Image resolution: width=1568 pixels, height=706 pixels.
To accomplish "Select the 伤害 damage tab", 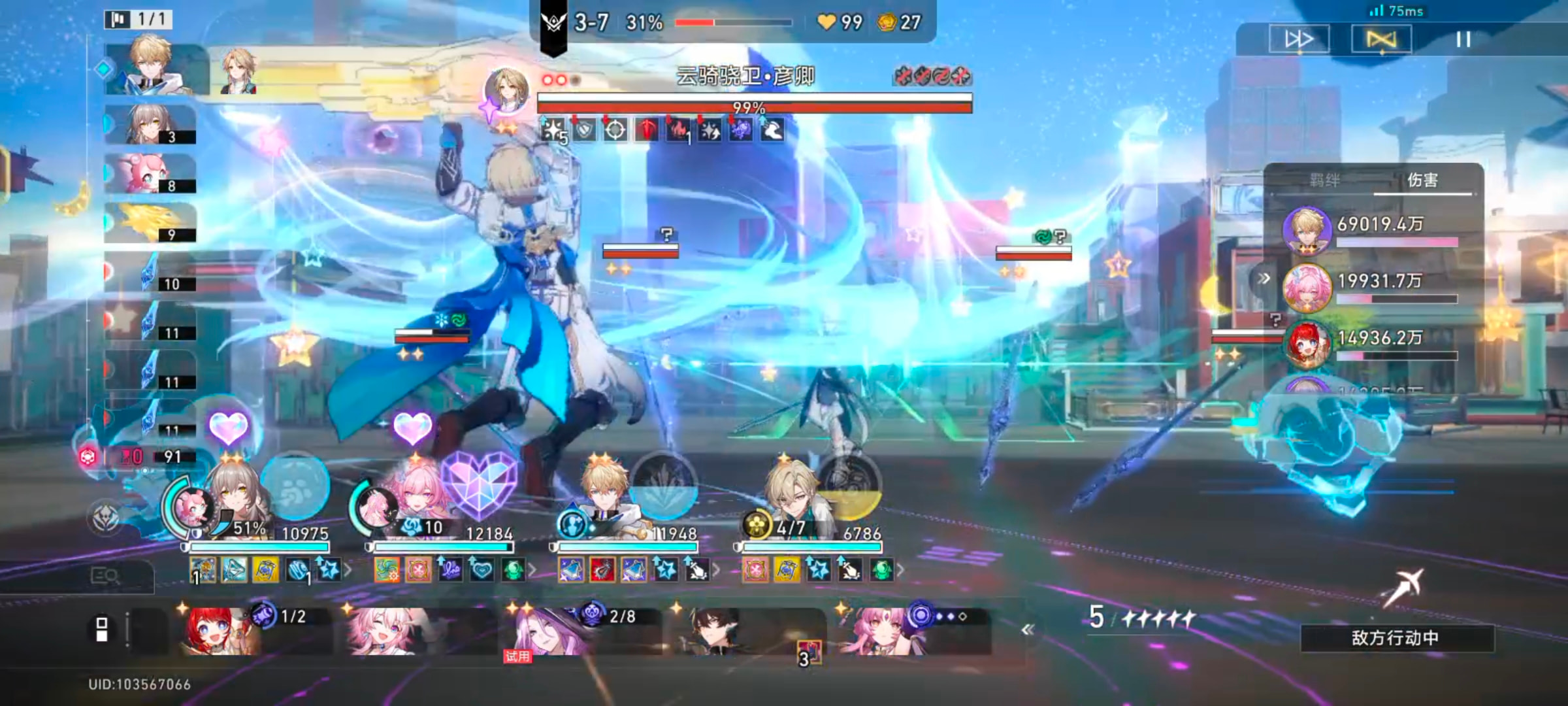I will click(1422, 180).
